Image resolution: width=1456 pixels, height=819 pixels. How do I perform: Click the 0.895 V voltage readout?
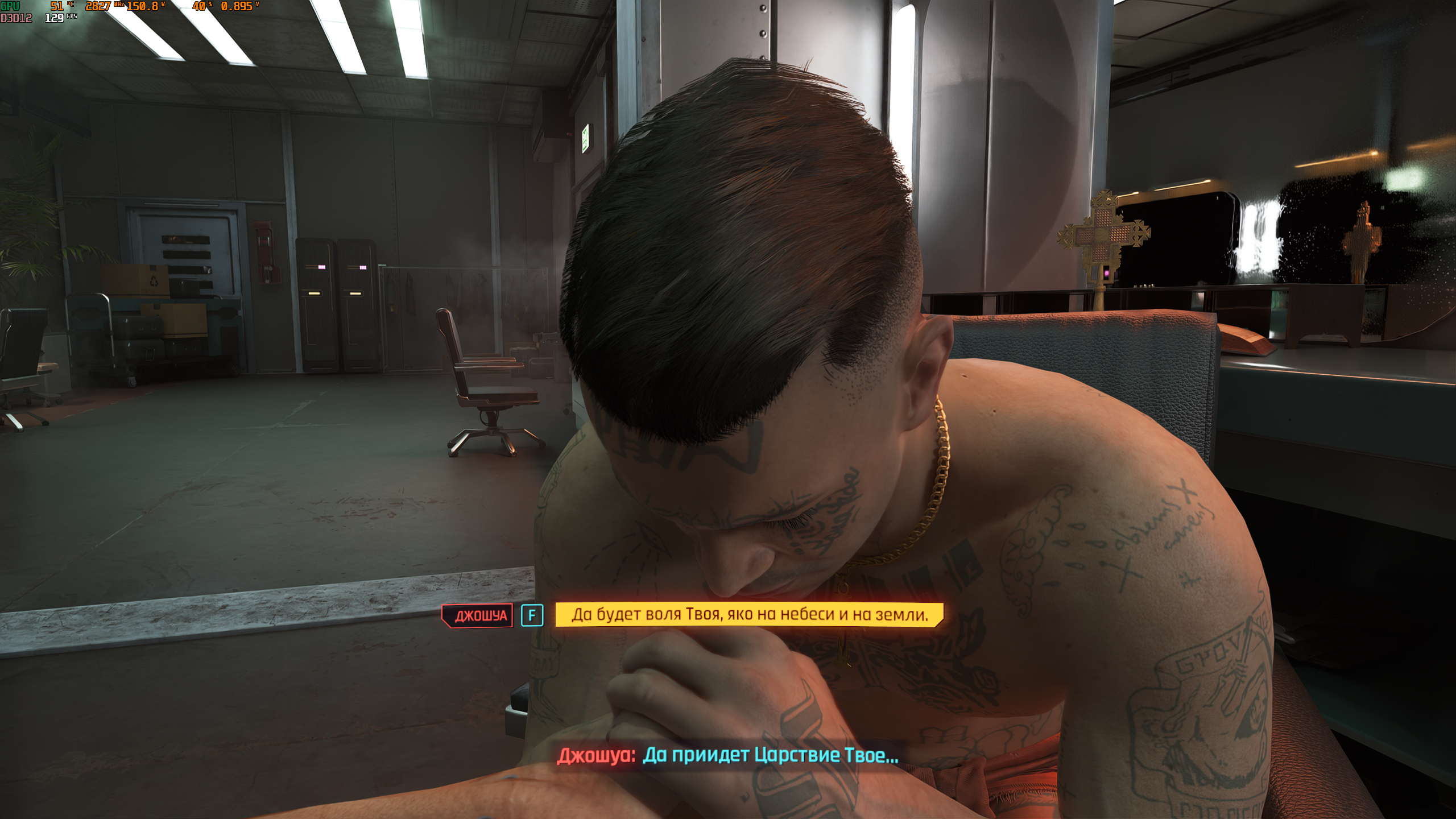tap(238, 7)
